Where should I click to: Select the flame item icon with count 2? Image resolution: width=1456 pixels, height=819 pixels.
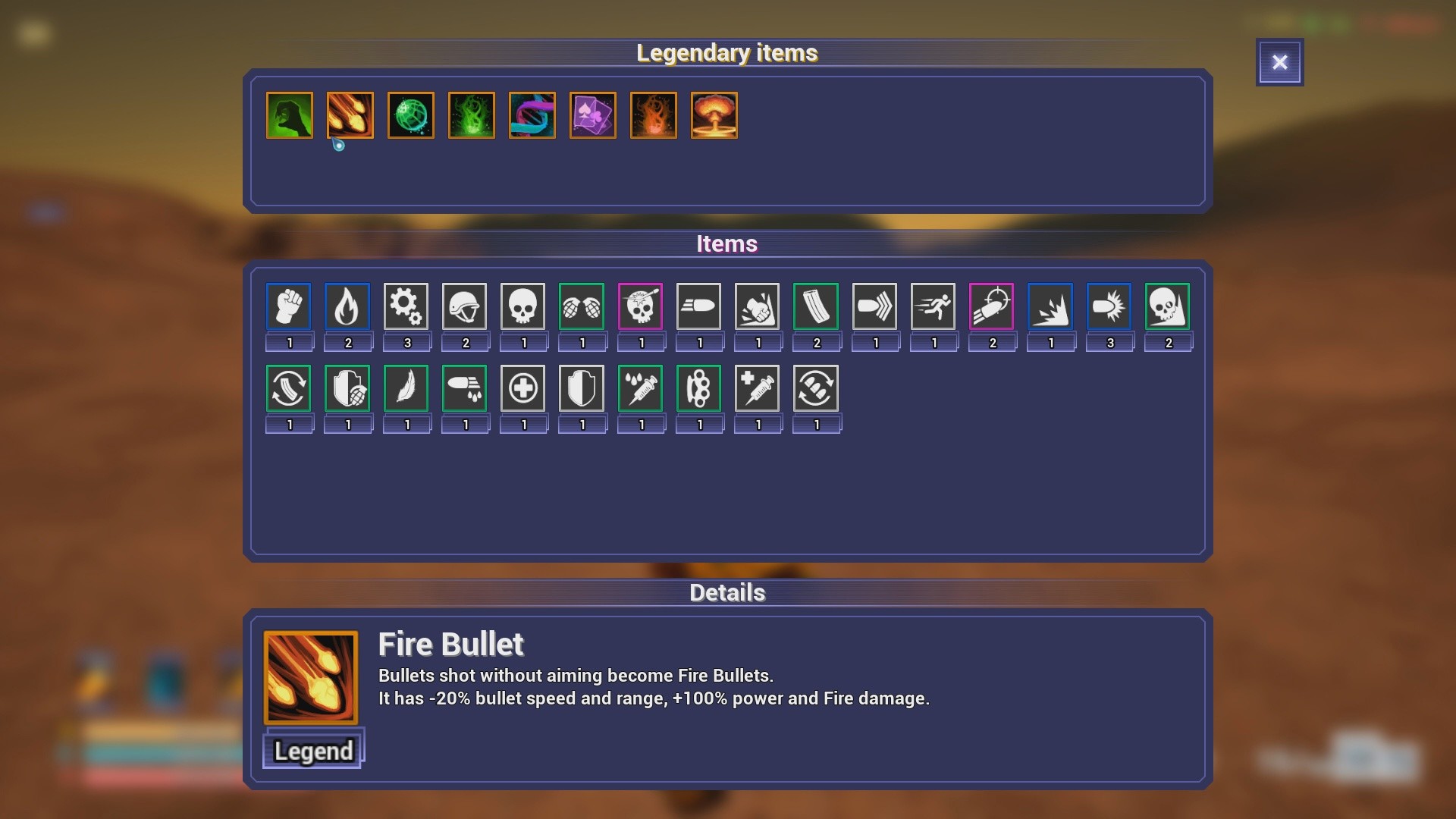pyautogui.click(x=348, y=306)
